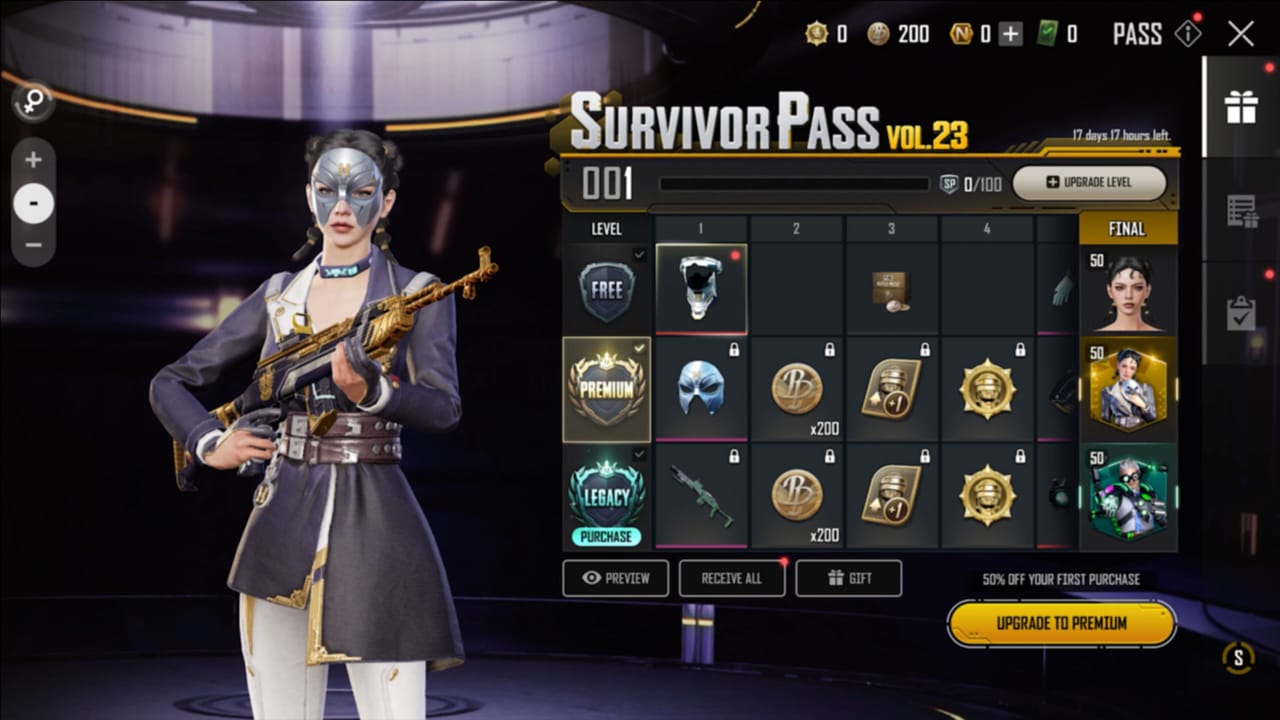1280x720 pixels.
Task: Select the Premium track badge
Action: click(x=607, y=389)
